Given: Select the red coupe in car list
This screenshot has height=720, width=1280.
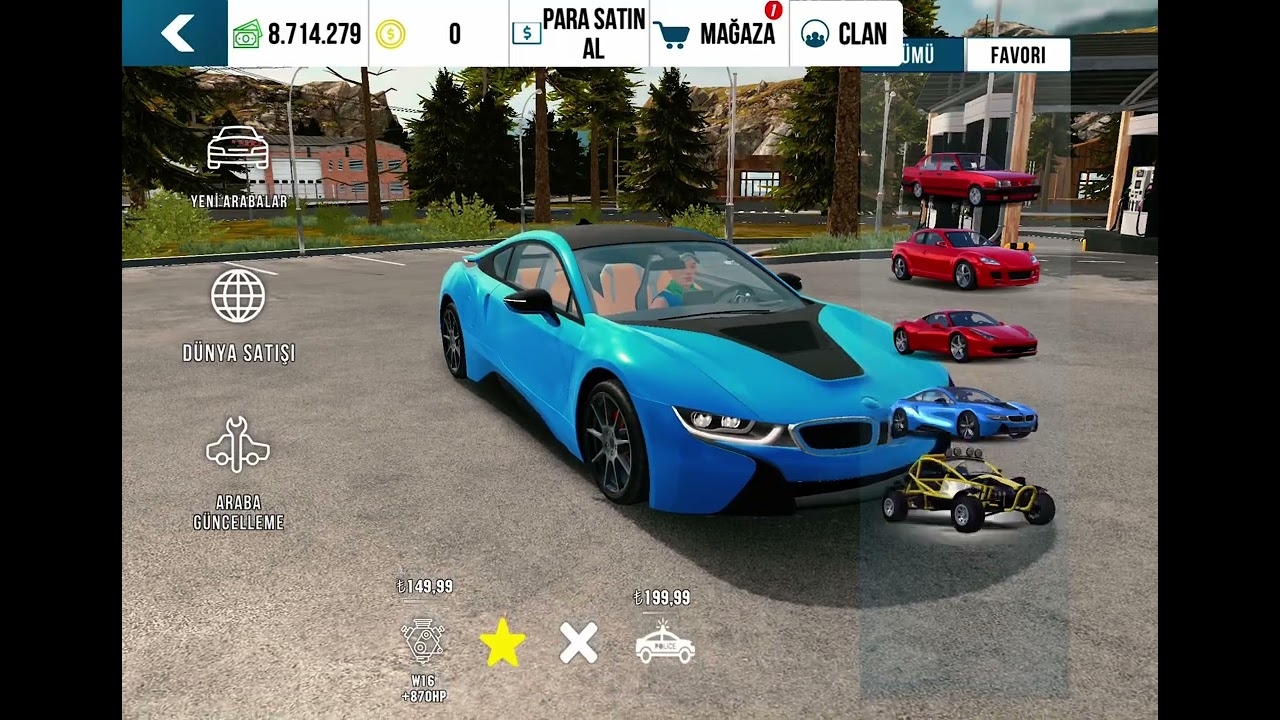Looking at the screenshot, I should pyautogui.click(x=964, y=258).
